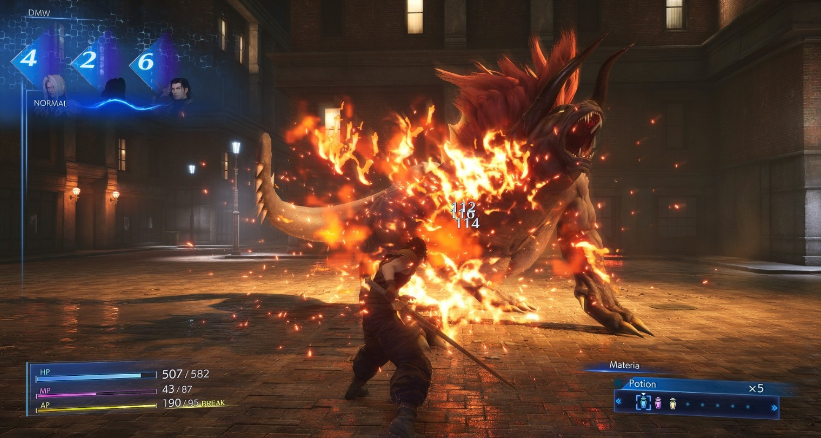Click the dark-haired DMW portrait
The image size is (821, 438).
(178, 88)
